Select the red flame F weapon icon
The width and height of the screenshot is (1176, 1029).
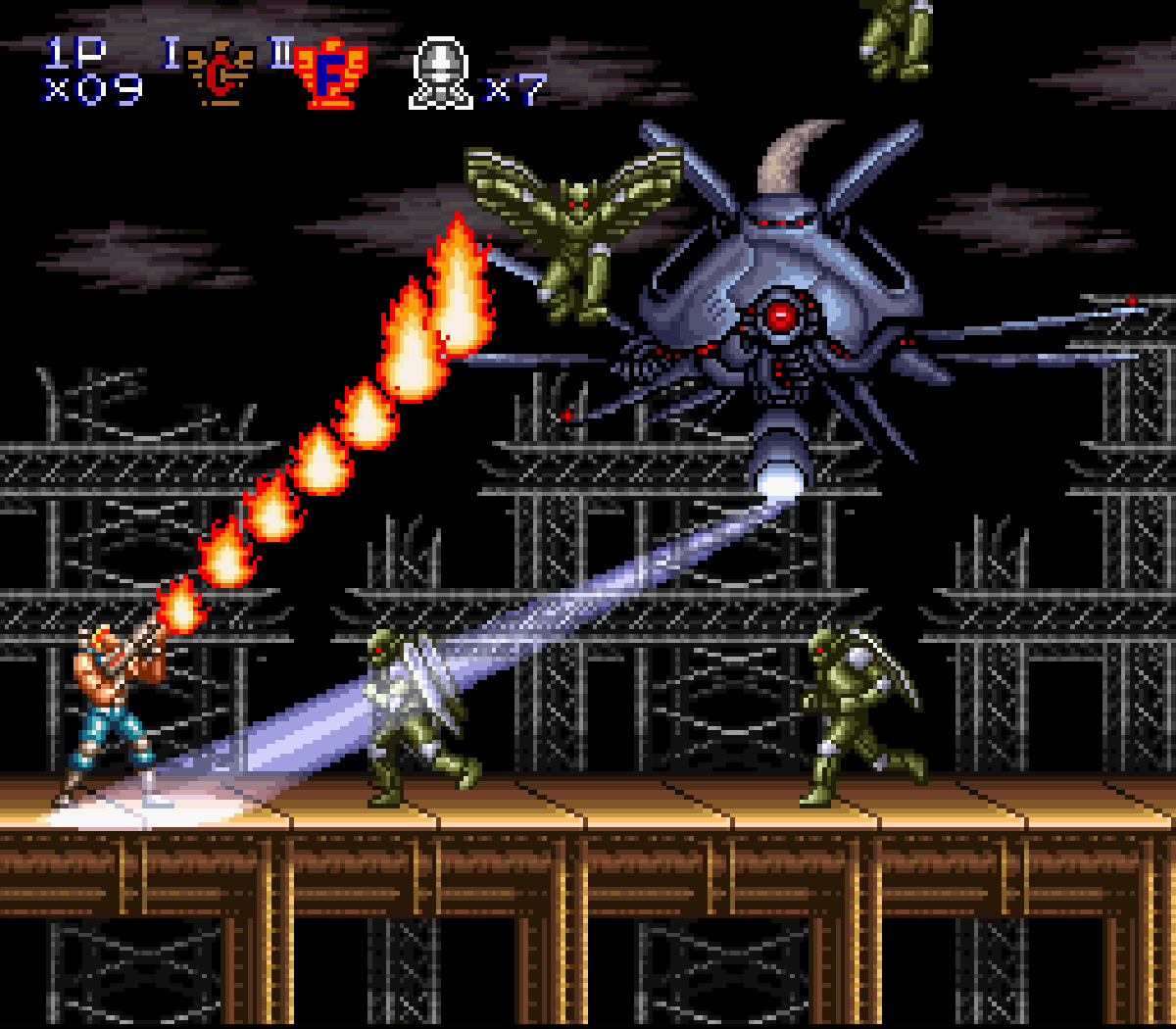pyautogui.click(x=331, y=73)
